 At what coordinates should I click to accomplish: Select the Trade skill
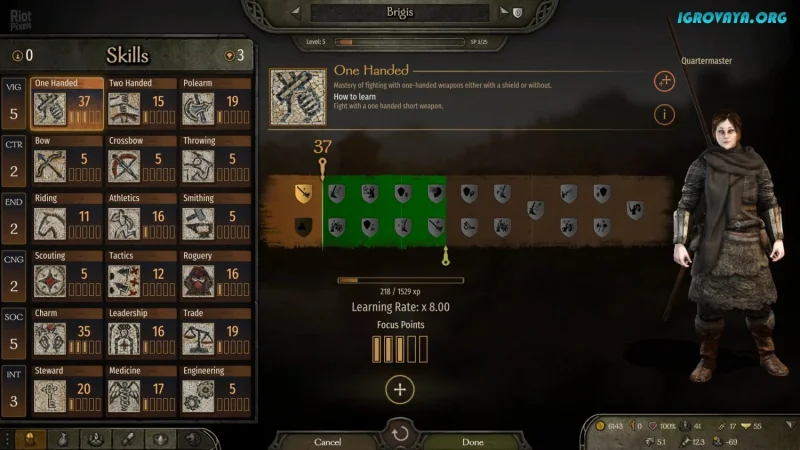pyautogui.click(x=215, y=334)
